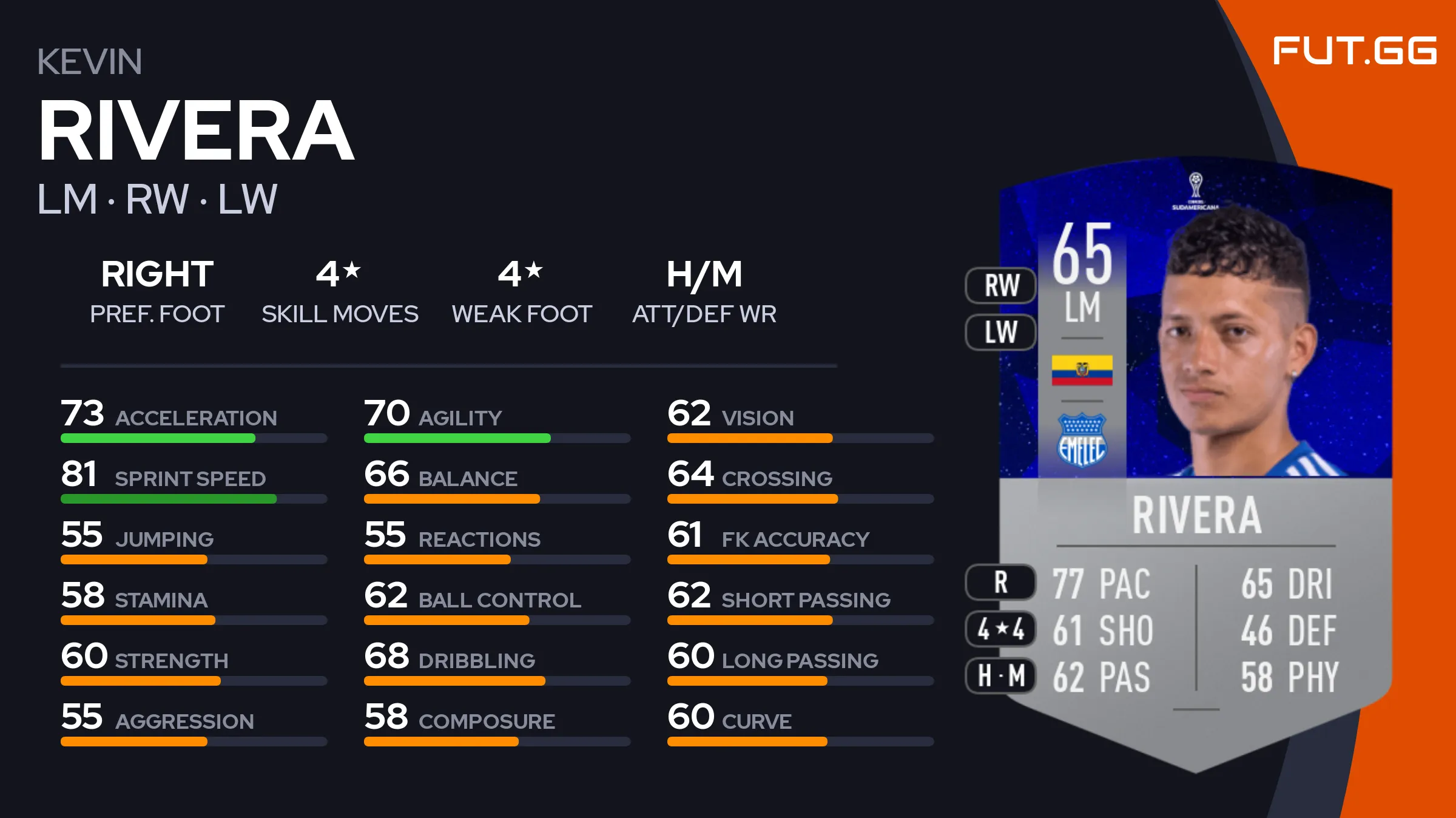
Task: Choose the LW alternate position badge
Action: click(1001, 332)
